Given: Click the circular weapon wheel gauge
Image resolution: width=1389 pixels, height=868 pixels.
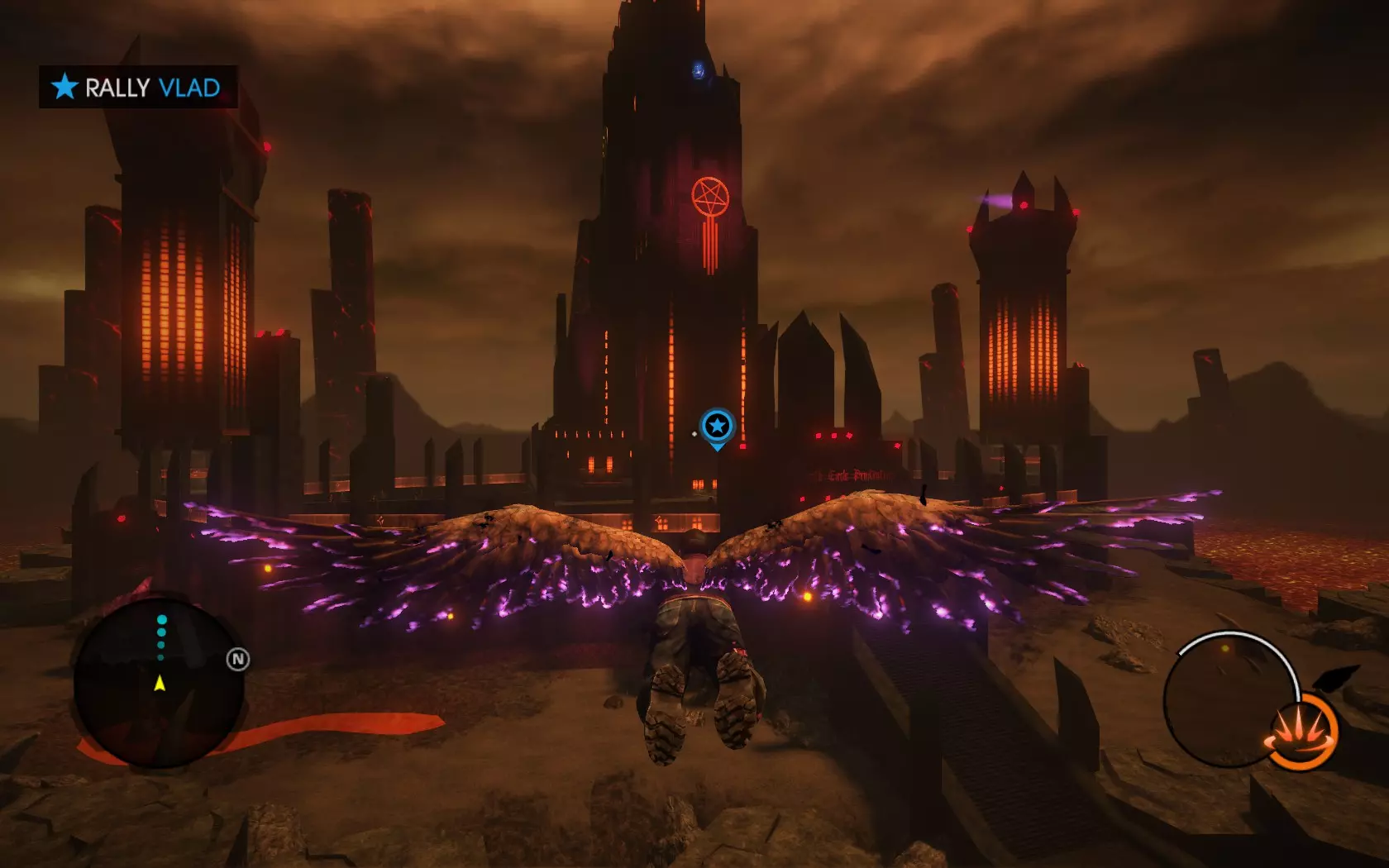Looking at the screenshot, I should (1228, 699).
